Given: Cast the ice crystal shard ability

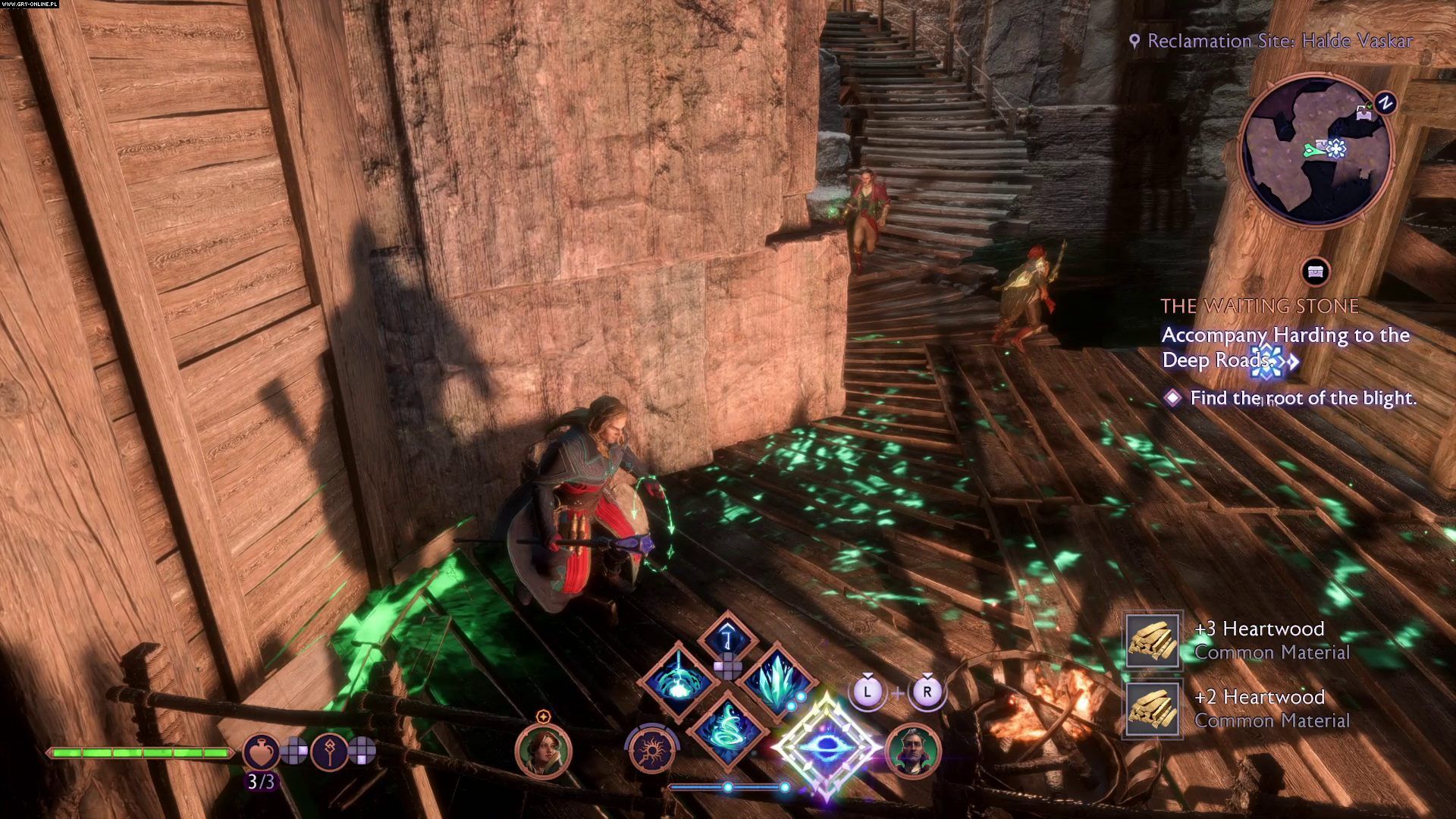Looking at the screenshot, I should [x=777, y=680].
